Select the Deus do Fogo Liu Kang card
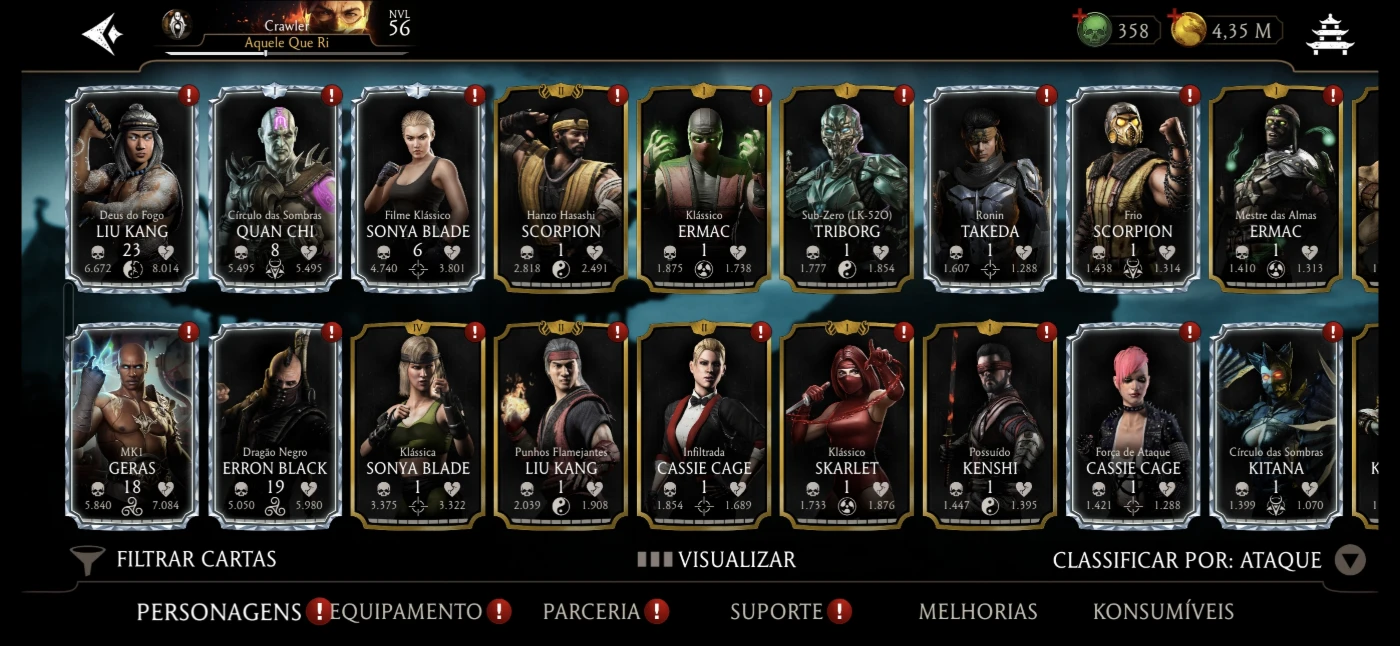This screenshot has height=646, width=1400. 132,190
